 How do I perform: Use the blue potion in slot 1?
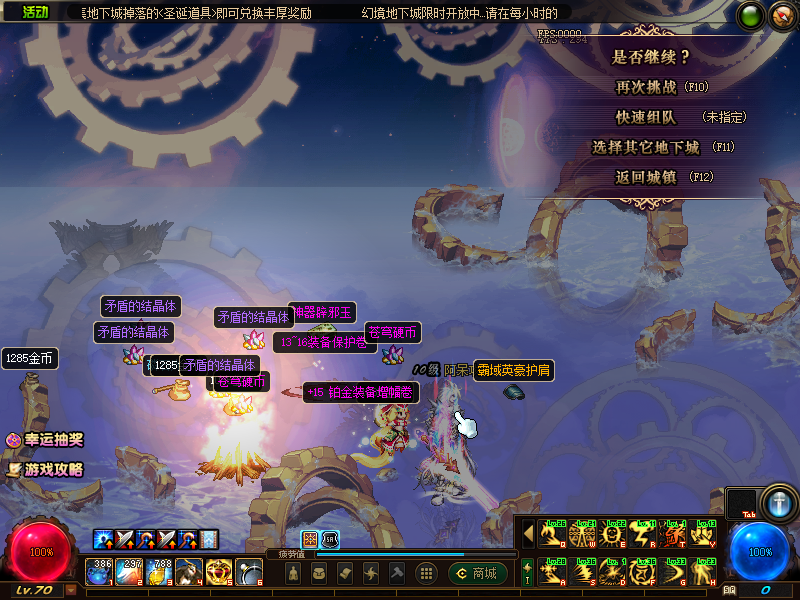pyautogui.click(x=102, y=572)
